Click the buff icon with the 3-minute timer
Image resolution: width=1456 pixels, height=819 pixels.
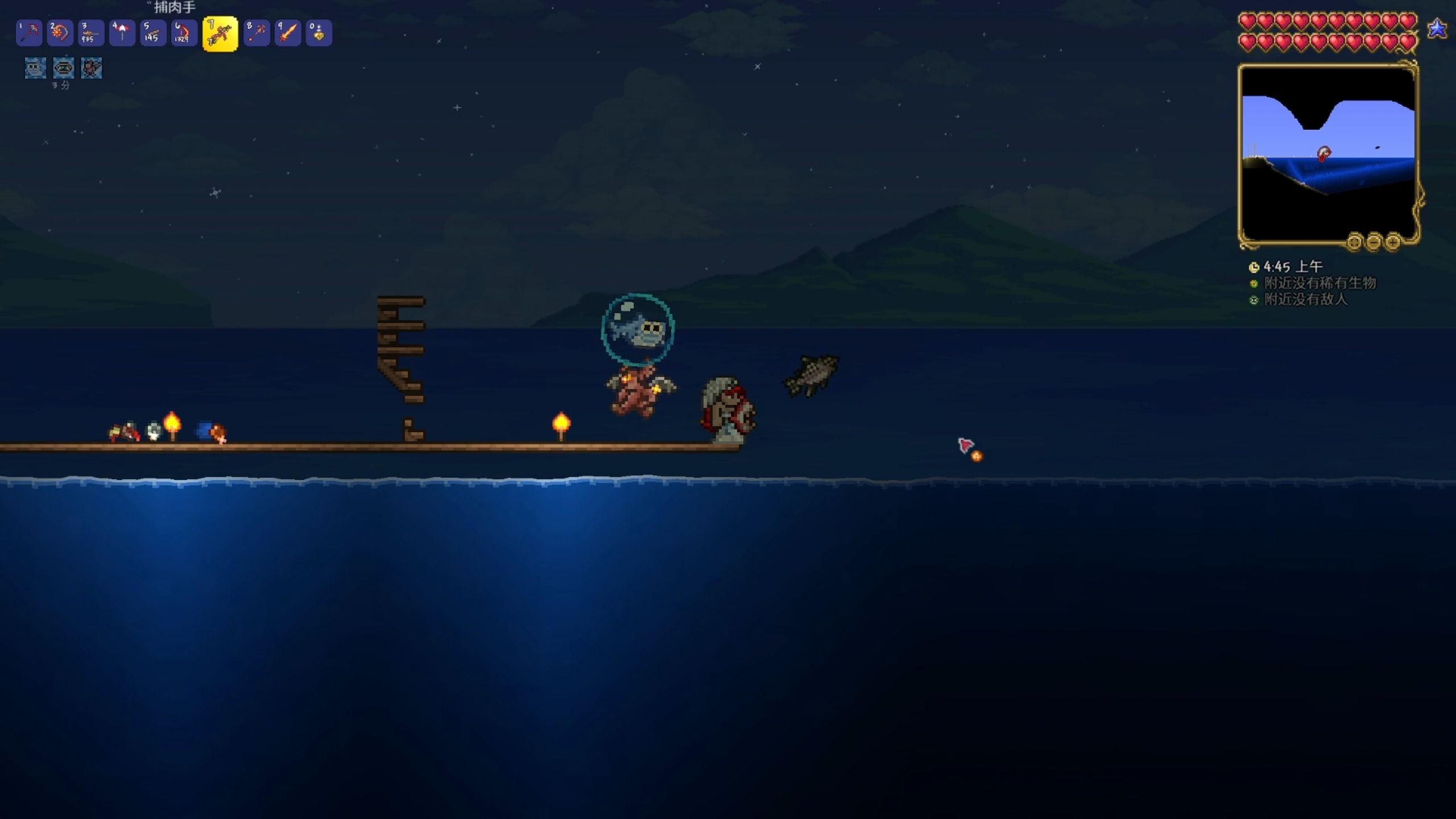point(63,68)
